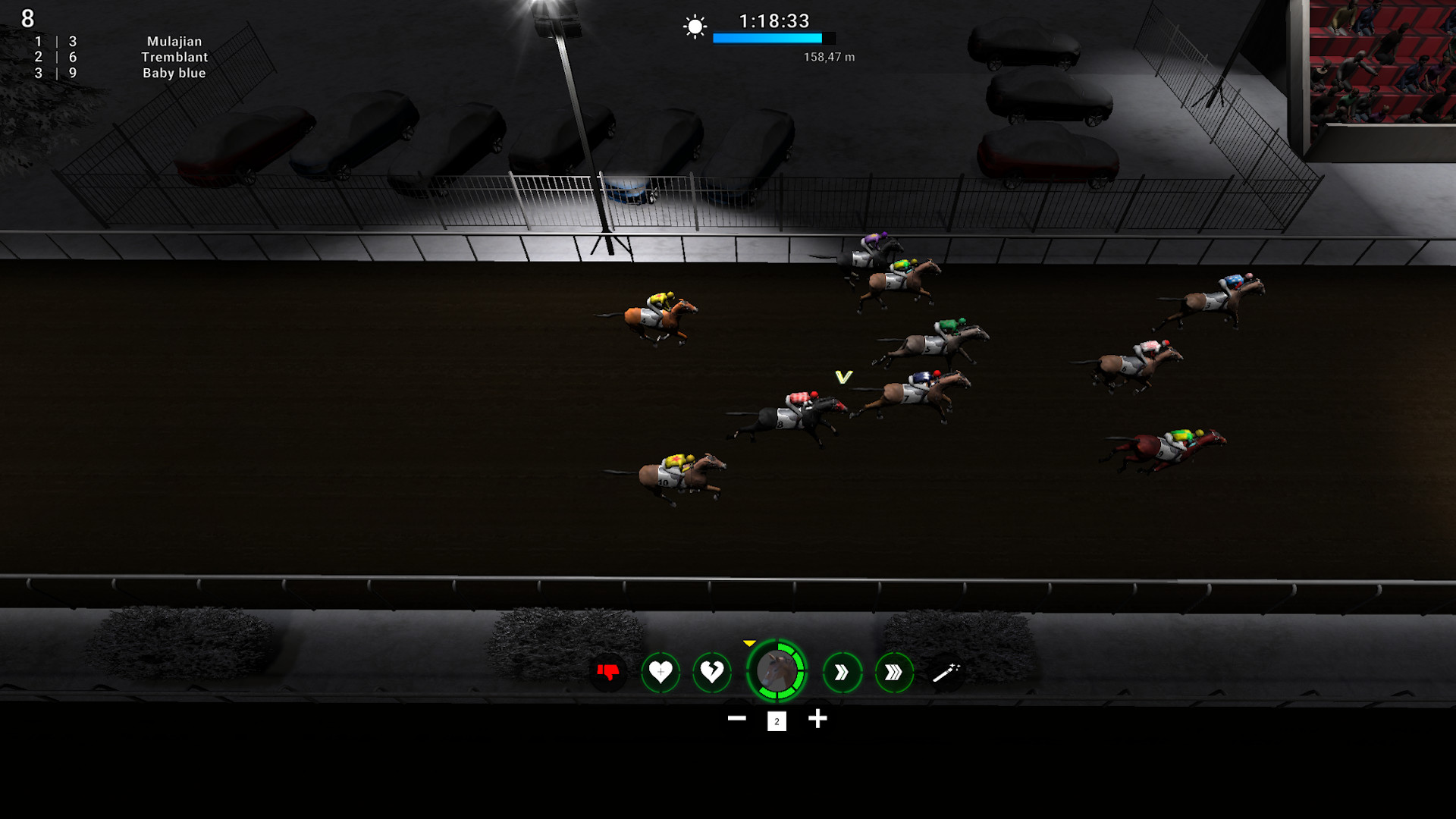Screen dimensions: 1456x819
Task: Select the broken heart icon
Action: [711, 671]
